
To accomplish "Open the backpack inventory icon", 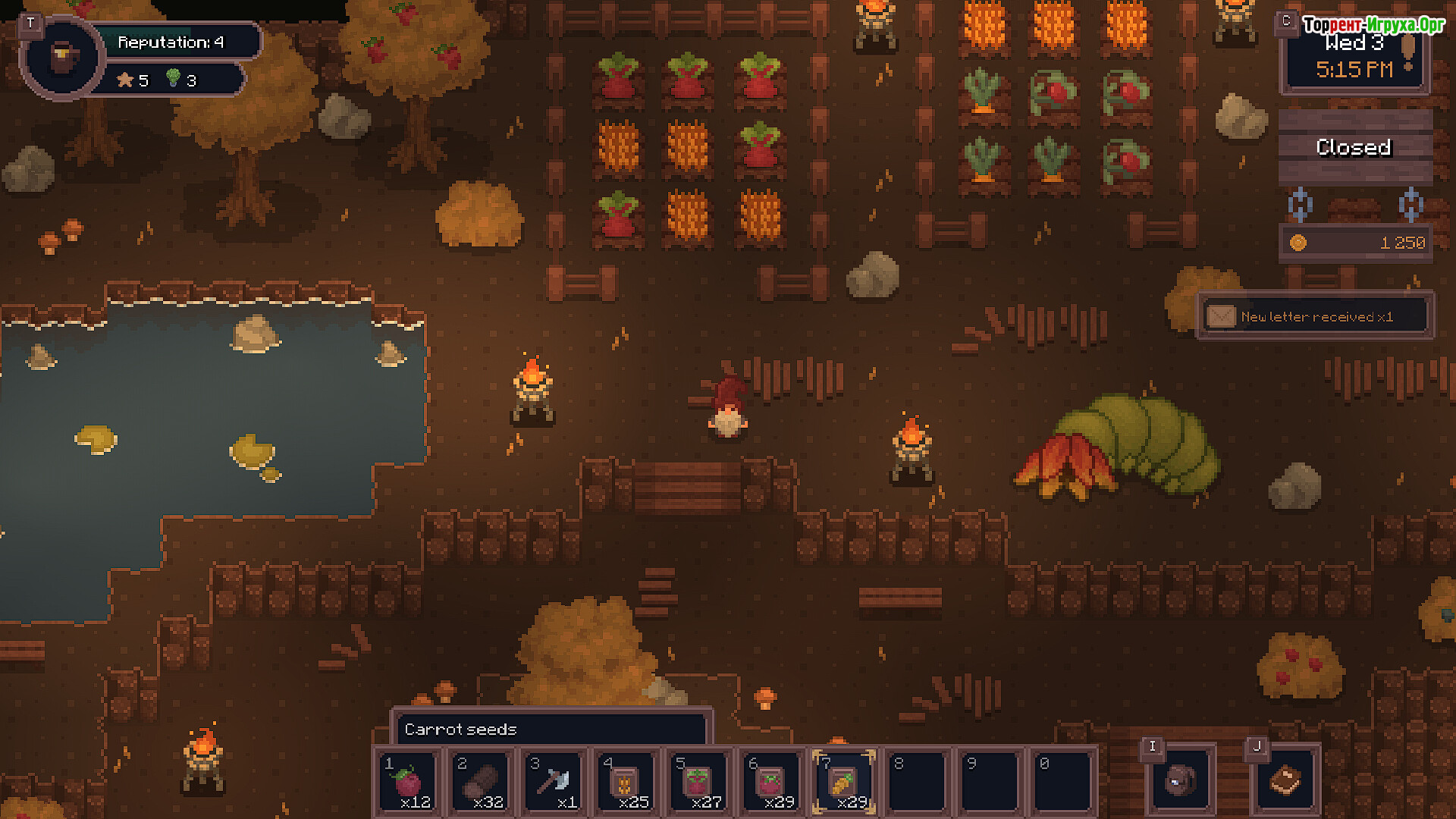I will 1180,780.
